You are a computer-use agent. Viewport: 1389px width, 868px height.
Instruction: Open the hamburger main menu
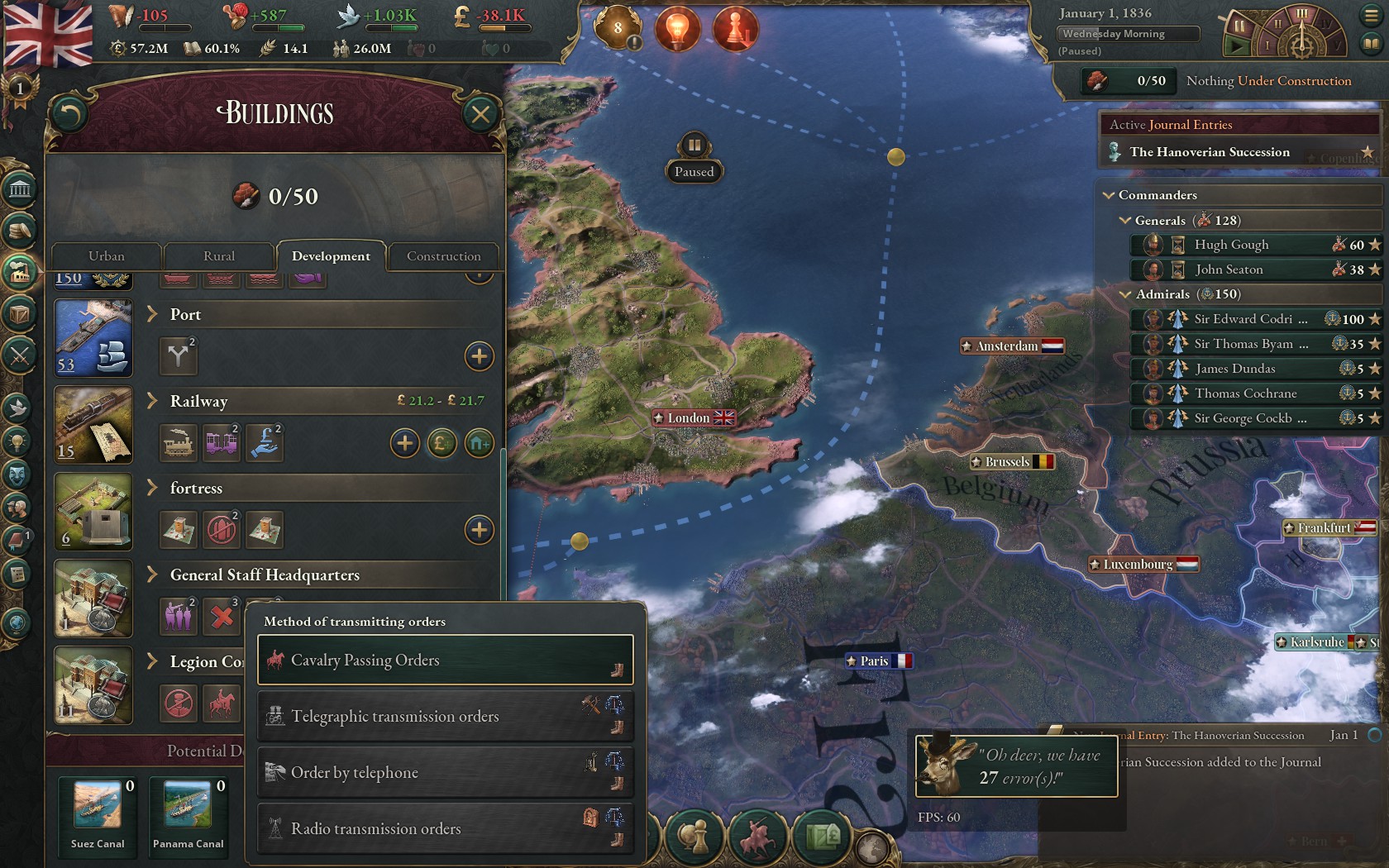[x=1370, y=15]
